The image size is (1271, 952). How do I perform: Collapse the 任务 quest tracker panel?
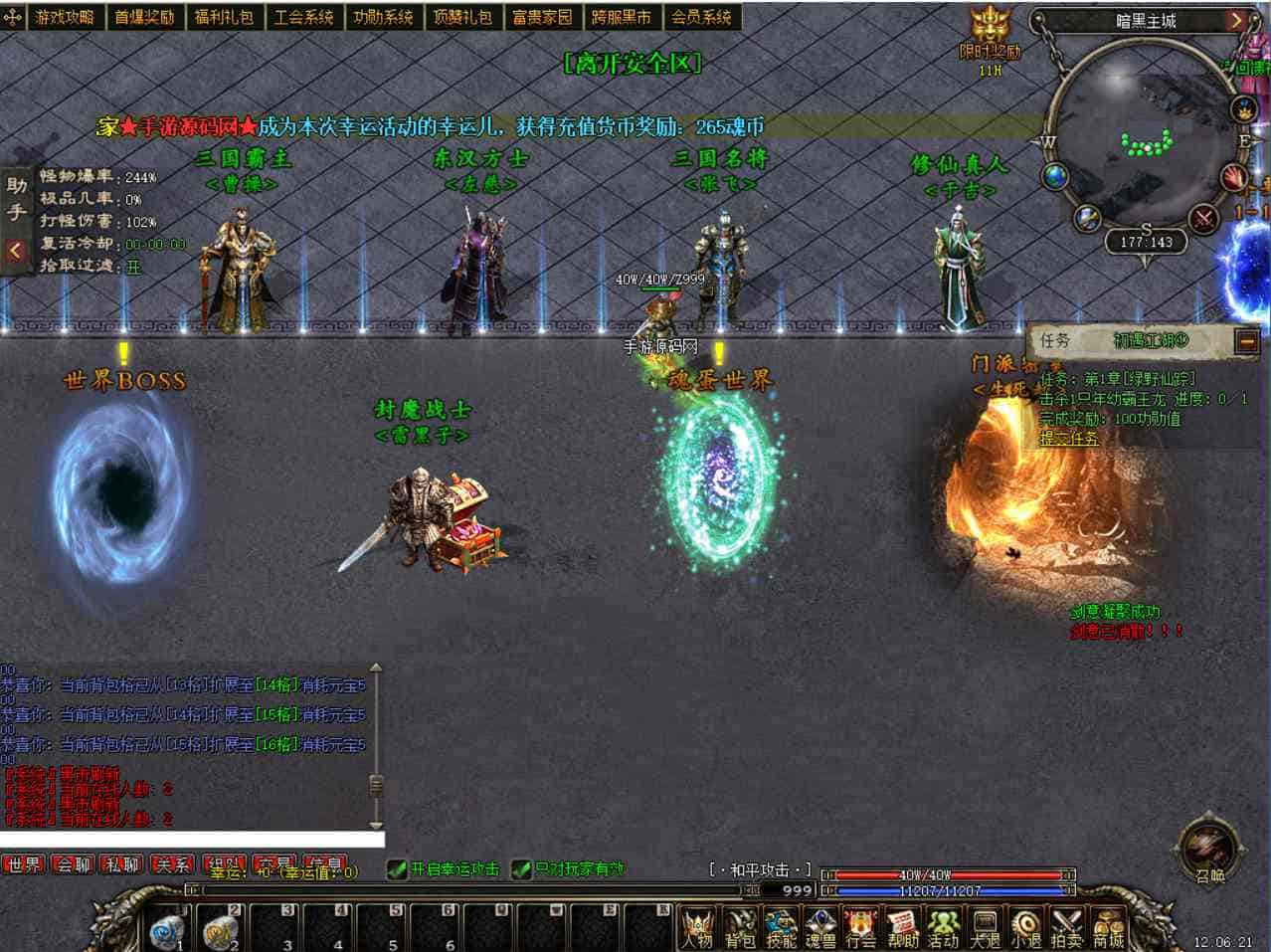1246,341
